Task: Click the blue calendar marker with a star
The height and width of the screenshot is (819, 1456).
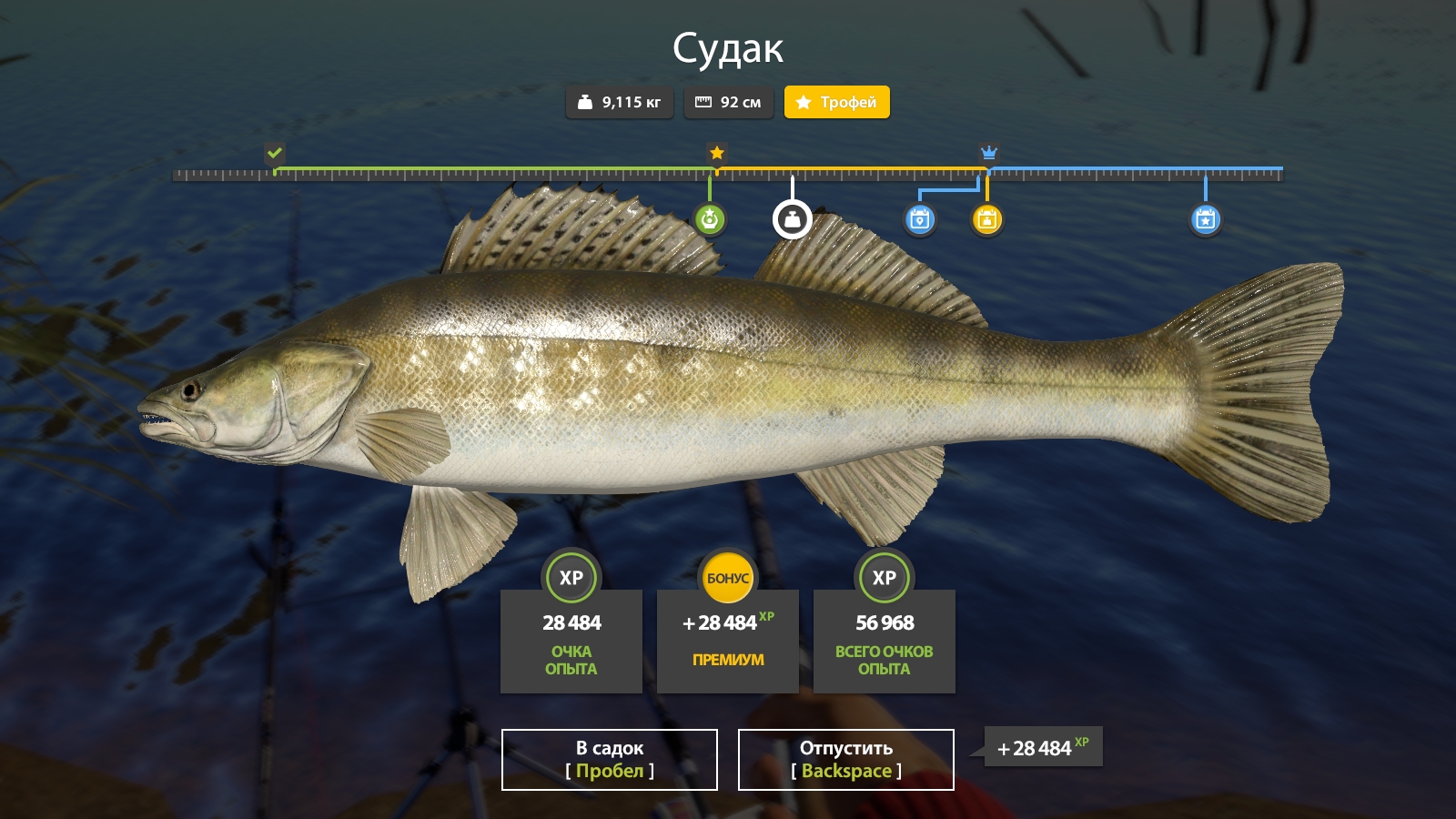Action: point(1206,219)
